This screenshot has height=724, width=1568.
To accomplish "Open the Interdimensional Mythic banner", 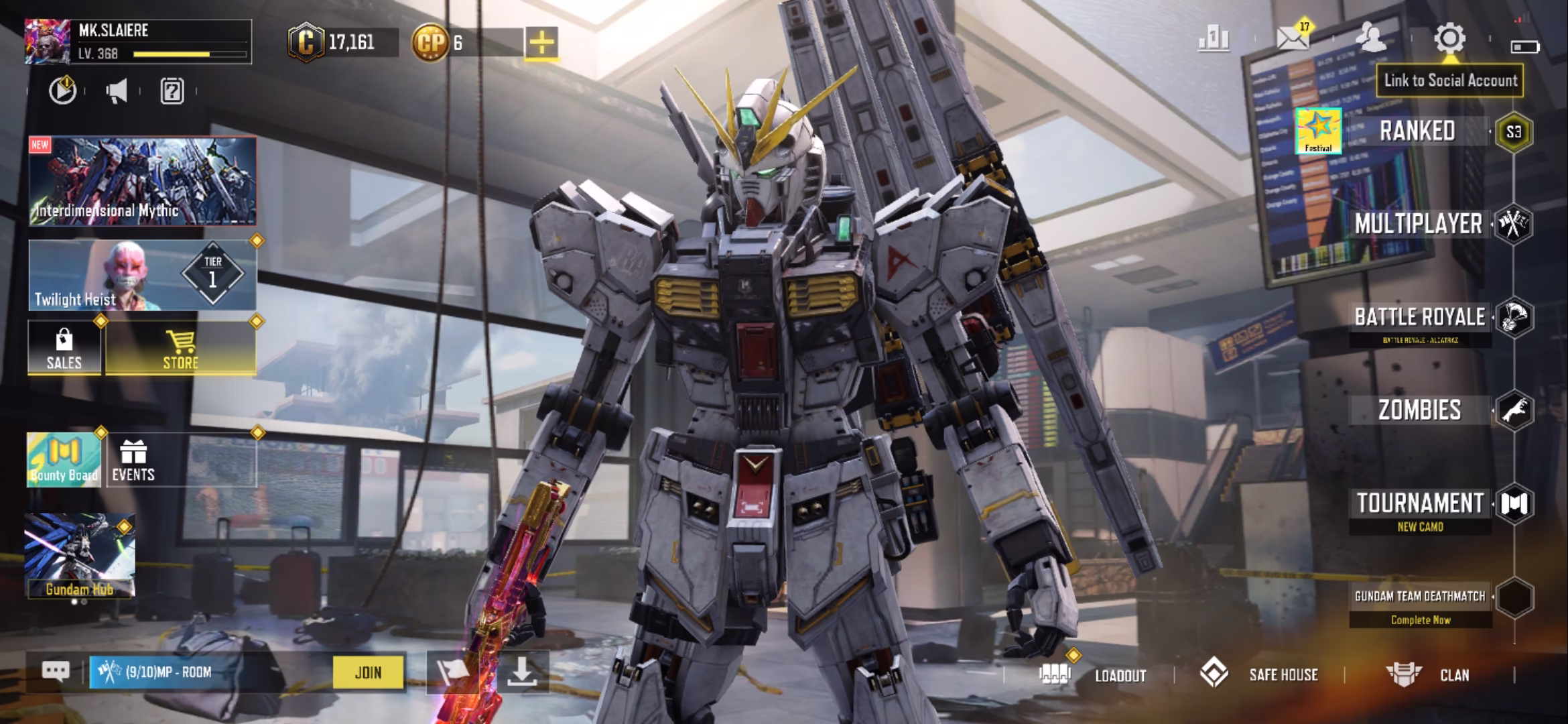I will (142, 181).
